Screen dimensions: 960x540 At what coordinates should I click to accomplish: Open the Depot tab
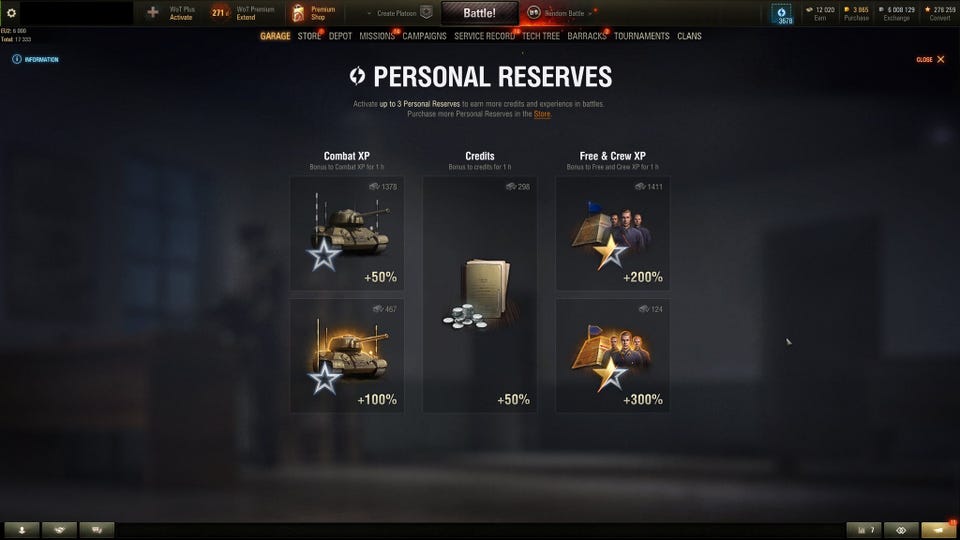[340, 36]
